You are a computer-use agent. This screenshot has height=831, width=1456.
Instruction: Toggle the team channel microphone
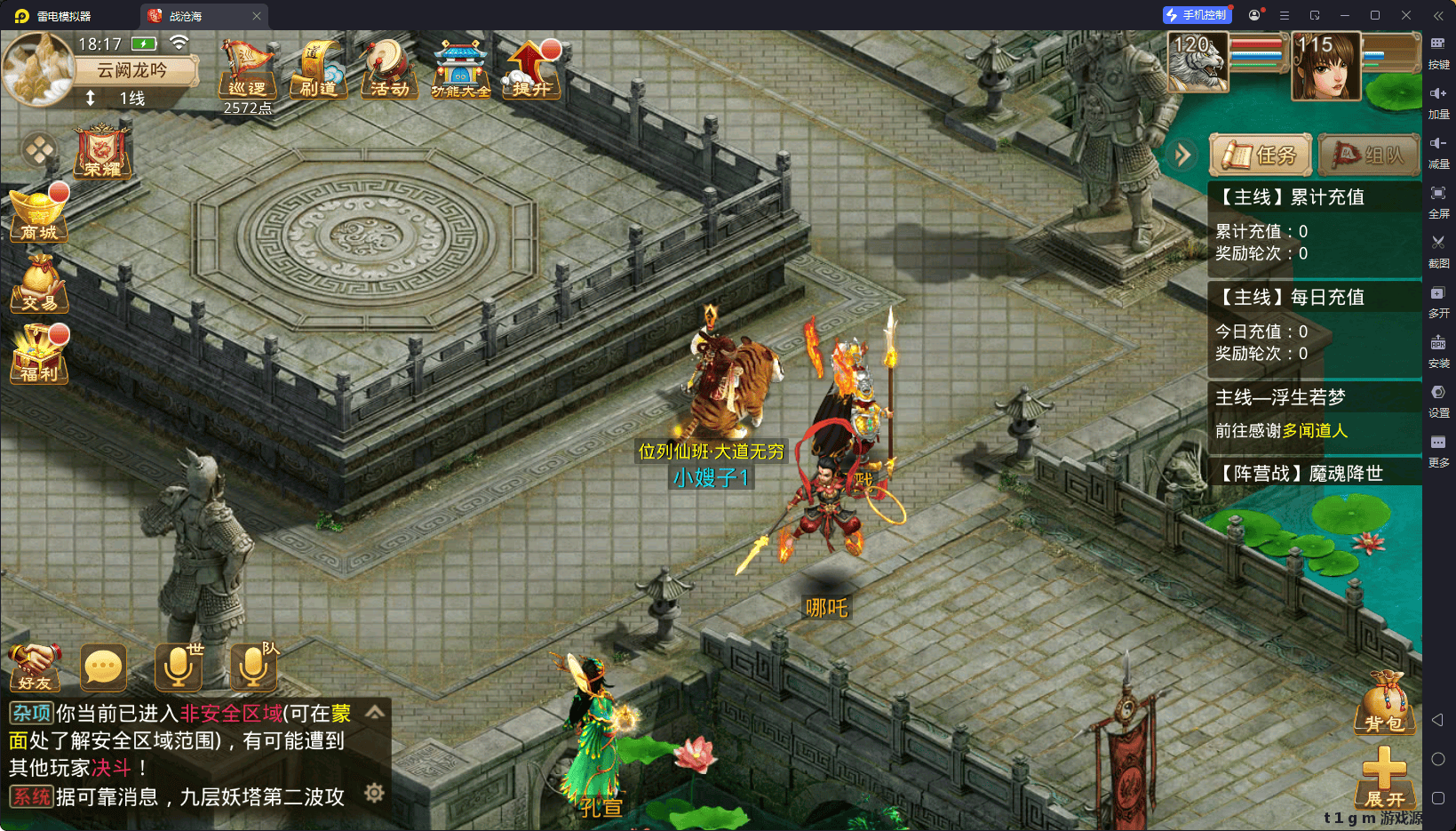point(251,667)
